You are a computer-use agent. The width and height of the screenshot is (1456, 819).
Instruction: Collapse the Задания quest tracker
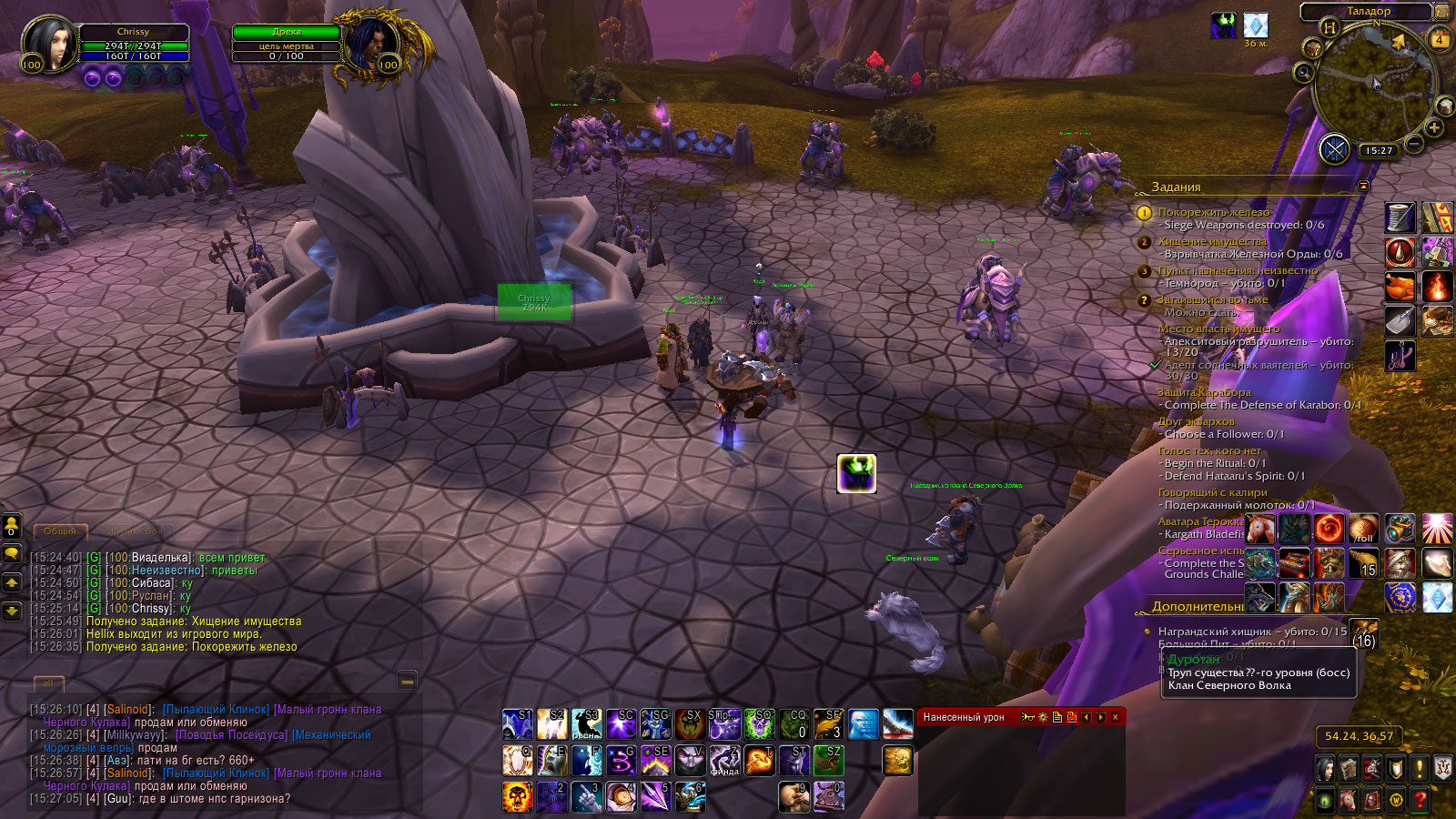(x=1363, y=186)
